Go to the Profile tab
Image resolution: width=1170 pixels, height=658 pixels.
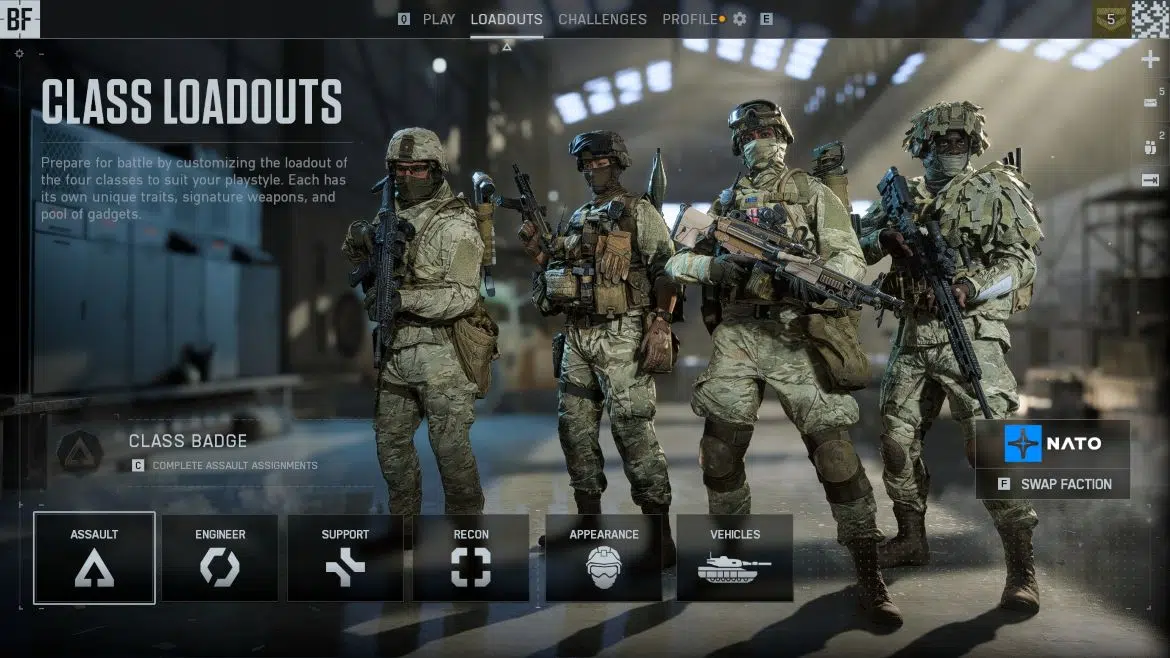click(690, 19)
